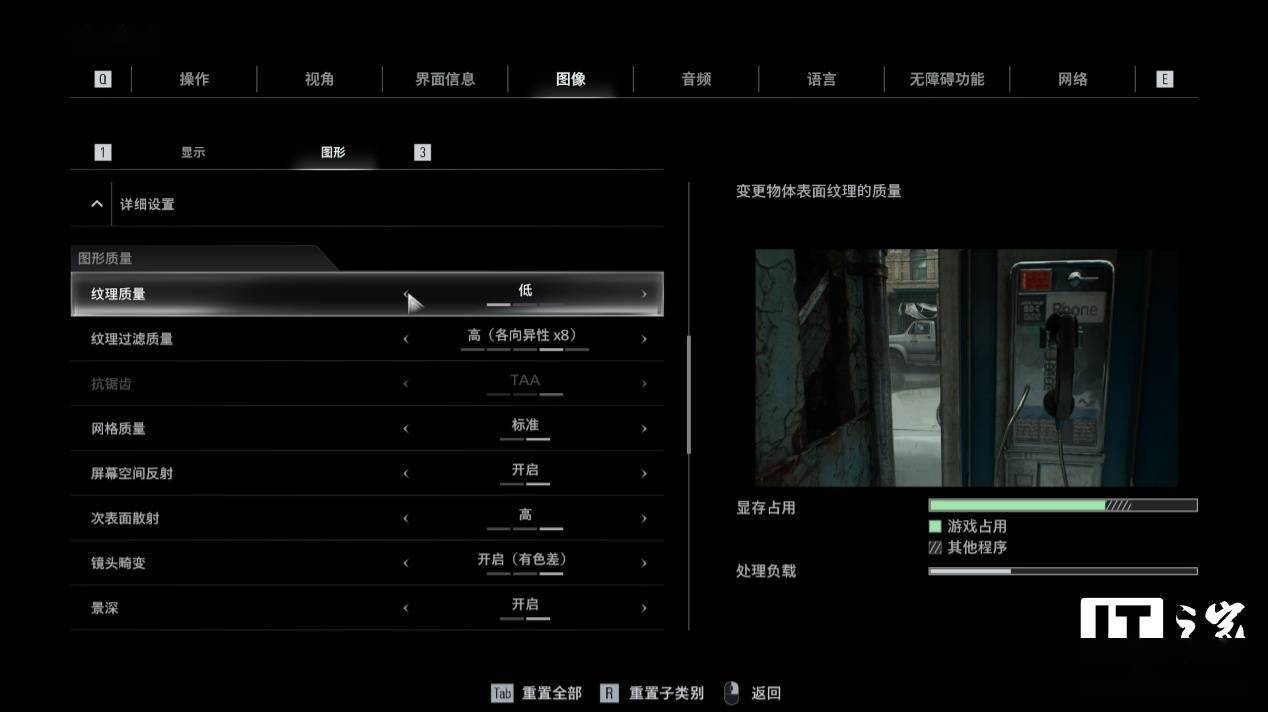Screen dimensions: 1268x712
Task: Click 返回 to go back
Action: 765,693
